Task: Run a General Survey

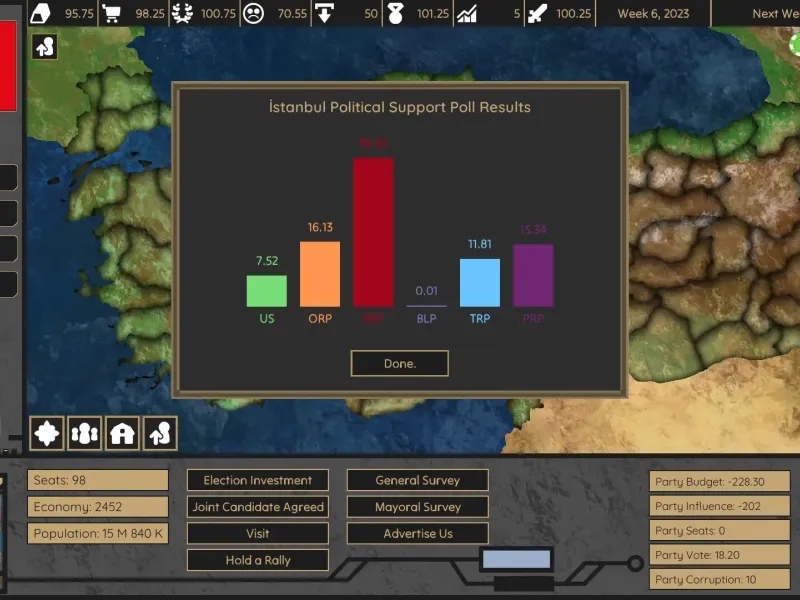Action: point(417,480)
